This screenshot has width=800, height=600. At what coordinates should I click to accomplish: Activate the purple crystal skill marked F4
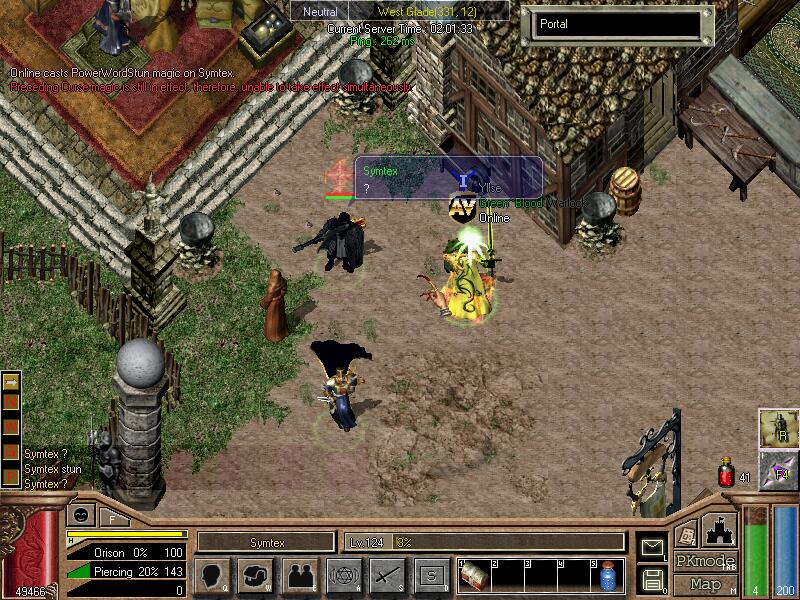(x=778, y=470)
